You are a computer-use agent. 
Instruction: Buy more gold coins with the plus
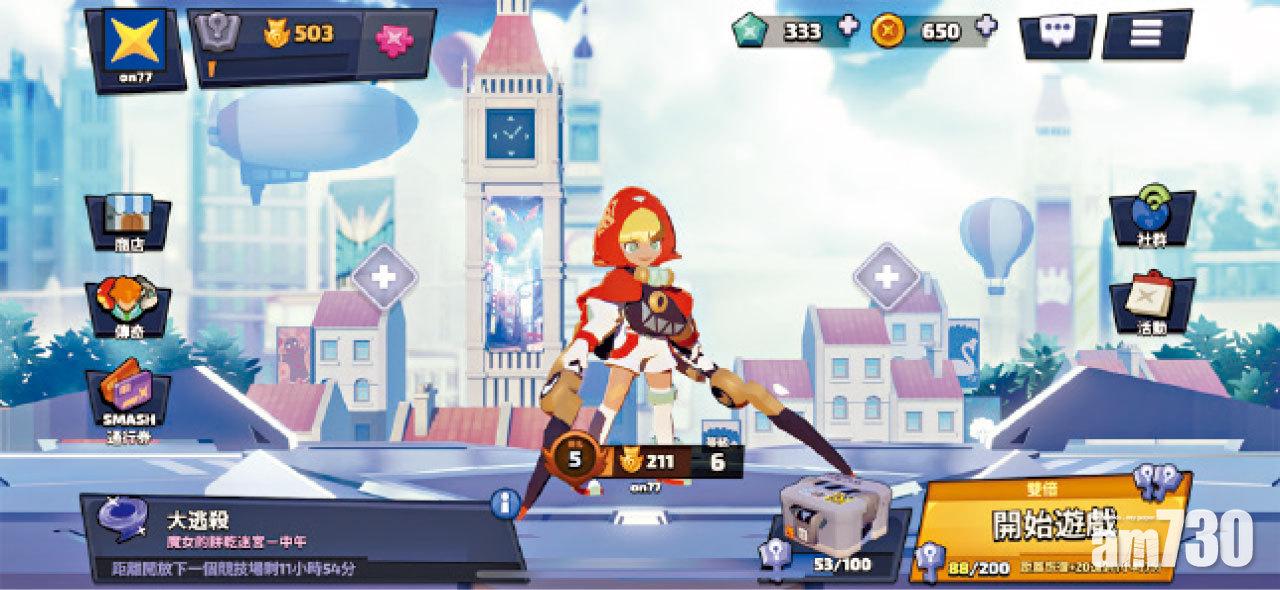tap(986, 27)
